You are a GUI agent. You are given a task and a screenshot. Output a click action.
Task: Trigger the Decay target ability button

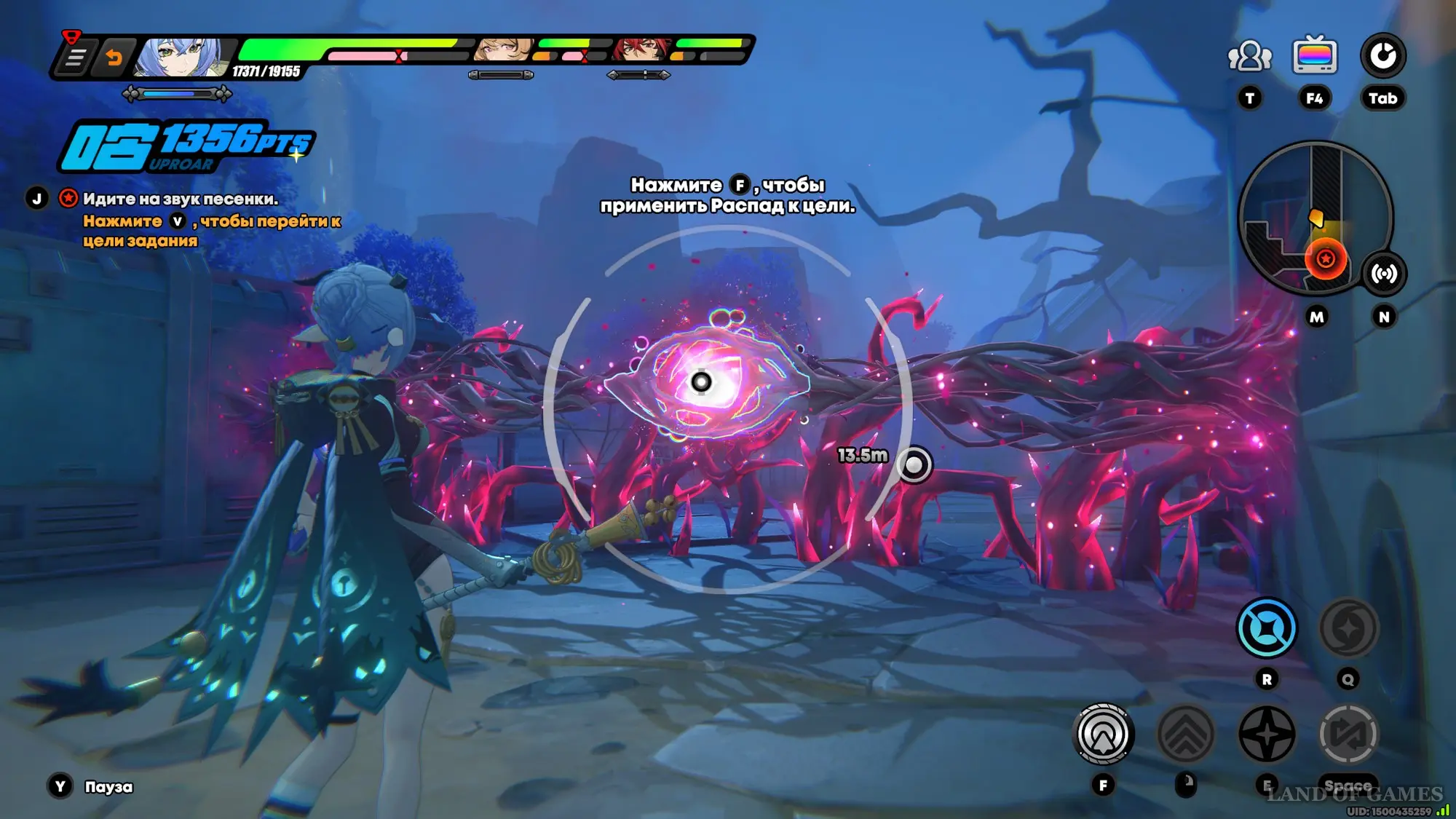(1103, 734)
